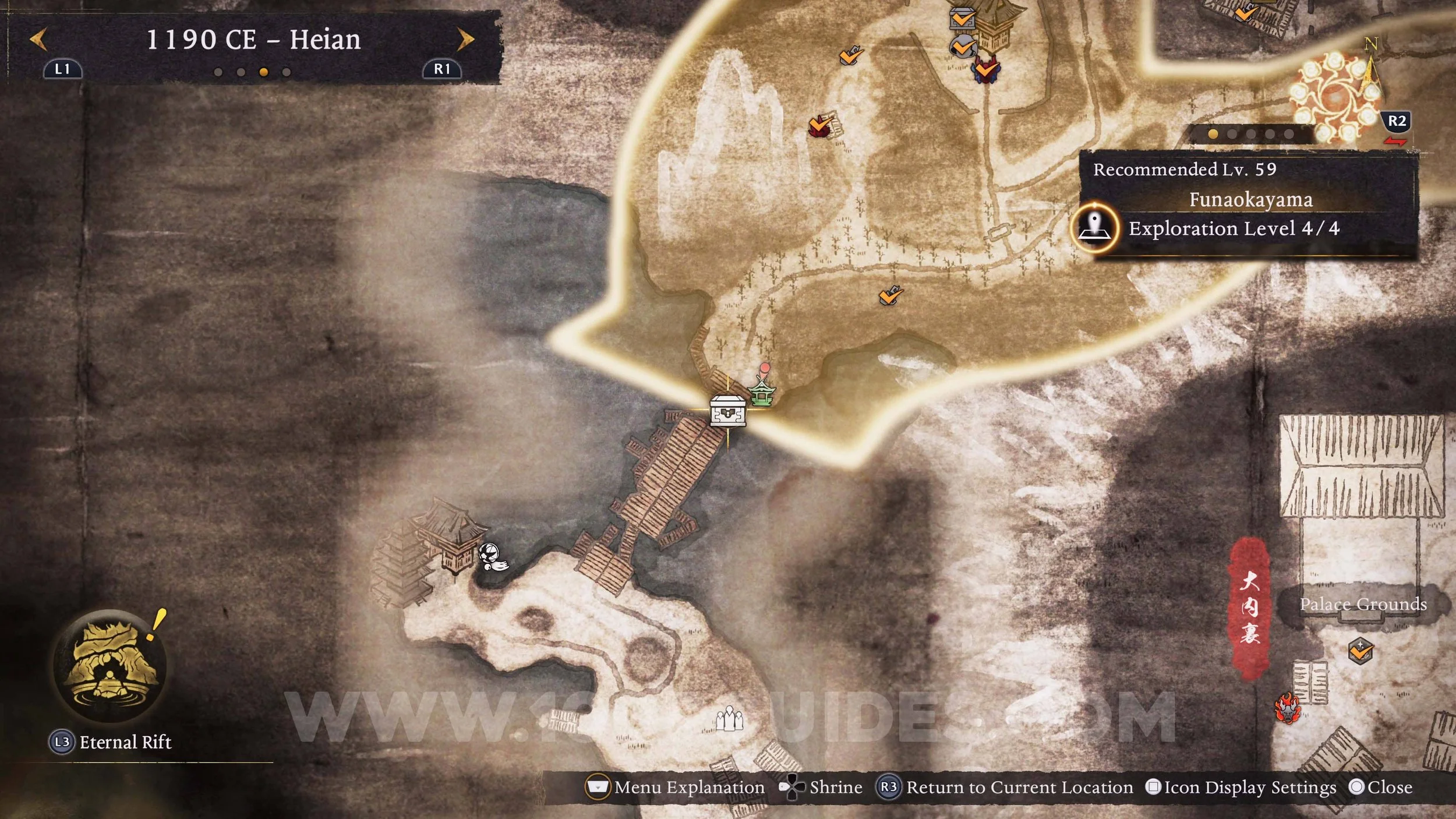Pick the checked marker below Palace Grounds label
1456x819 pixels.
point(1360,650)
